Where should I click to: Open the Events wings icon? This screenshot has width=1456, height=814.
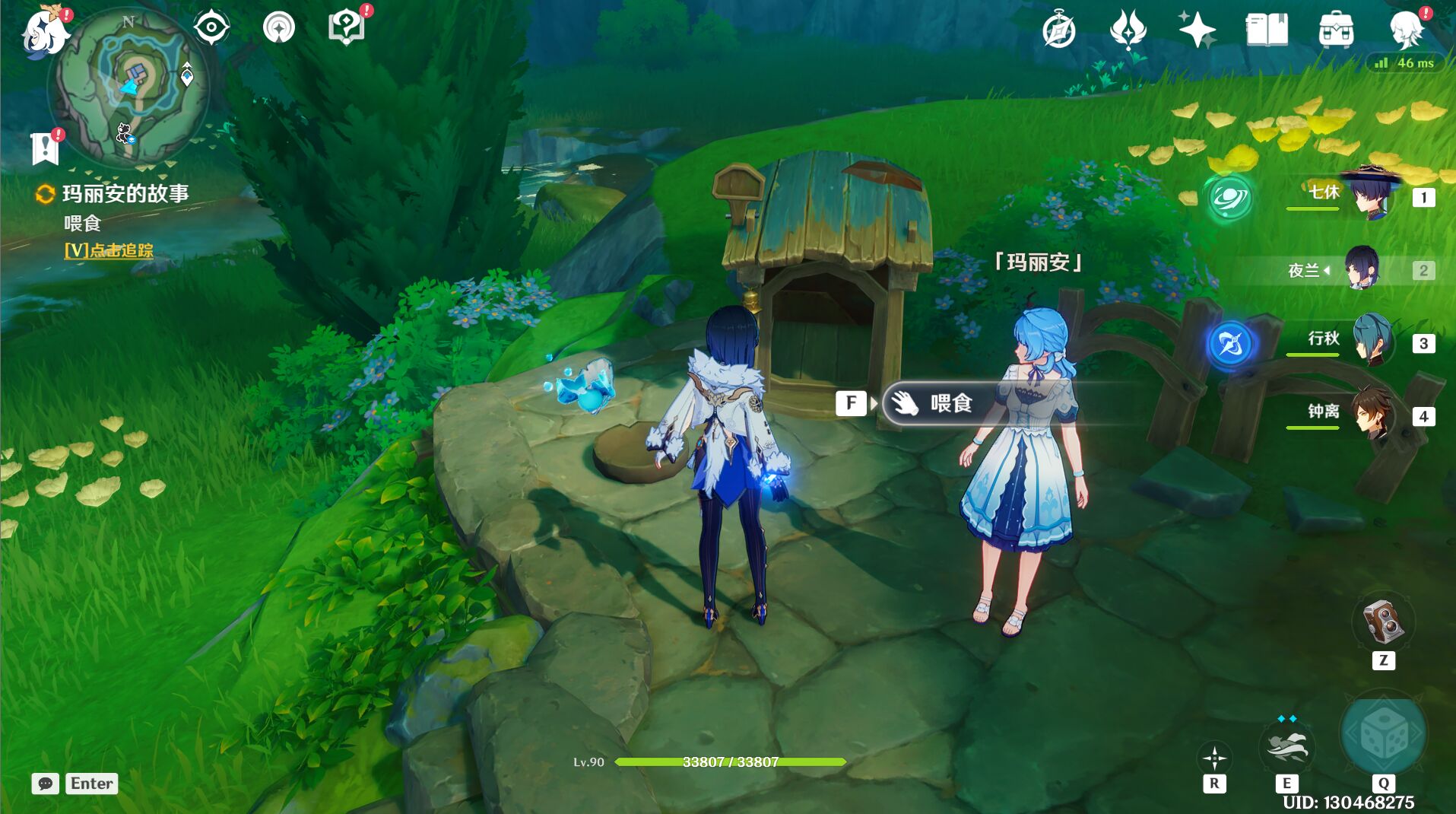(1128, 30)
